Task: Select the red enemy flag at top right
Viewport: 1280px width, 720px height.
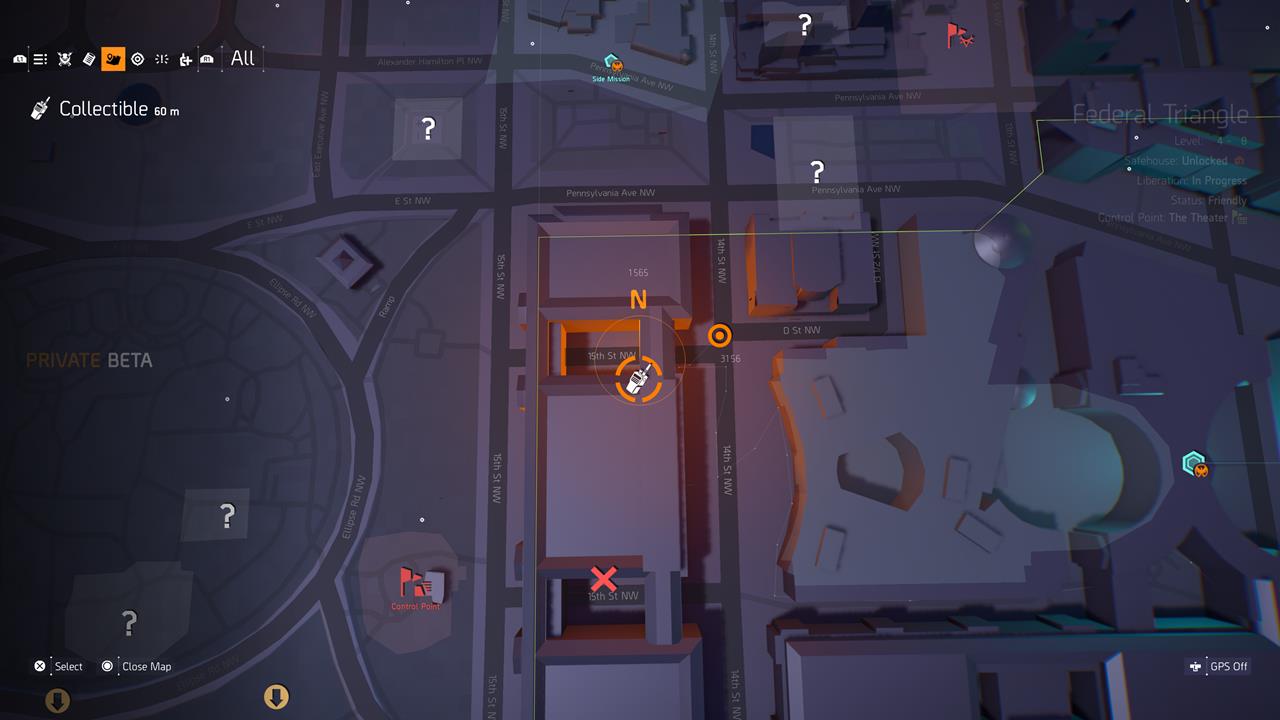Action: pyautogui.click(x=957, y=32)
